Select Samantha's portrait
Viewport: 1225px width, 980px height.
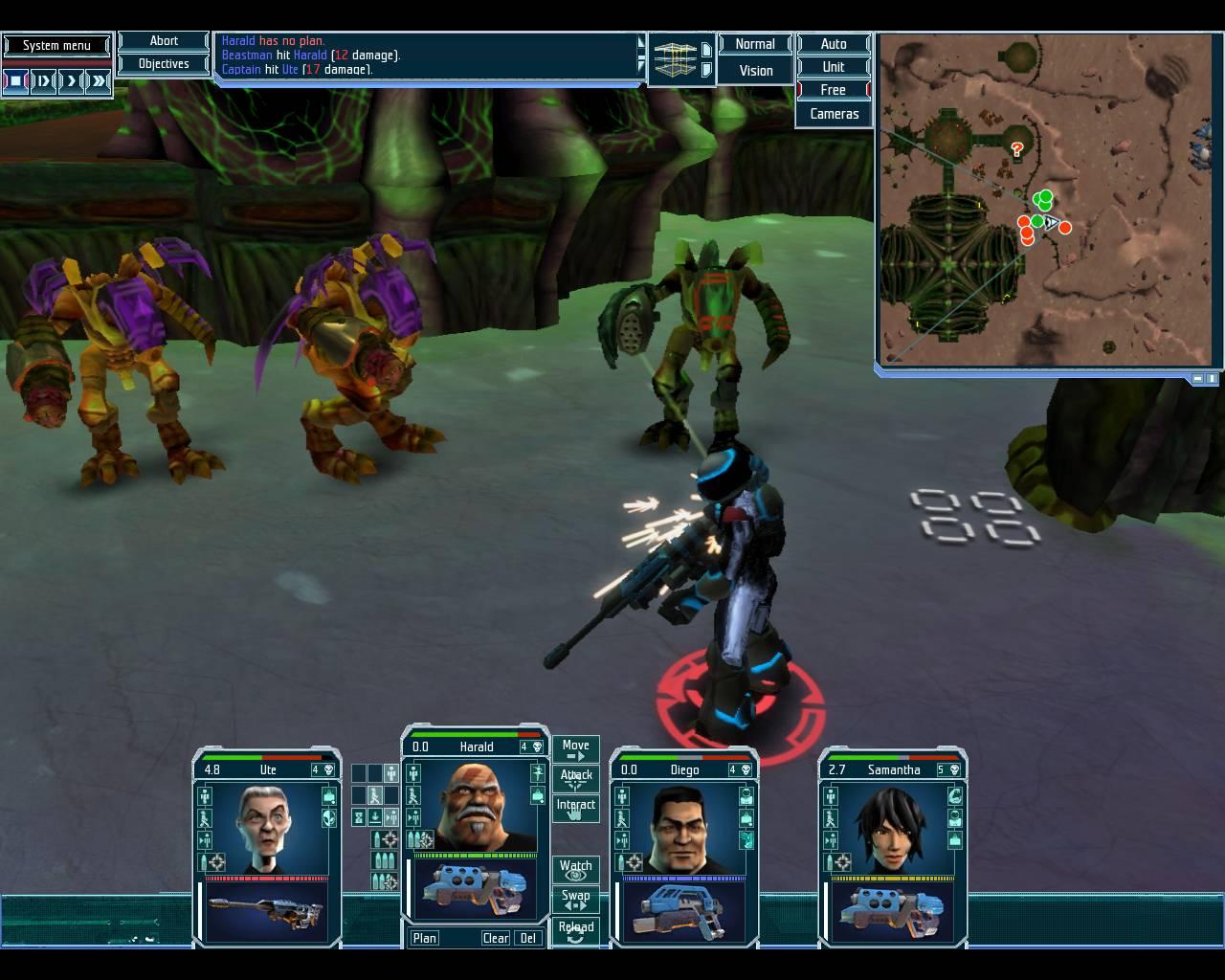pyautogui.click(x=892, y=824)
